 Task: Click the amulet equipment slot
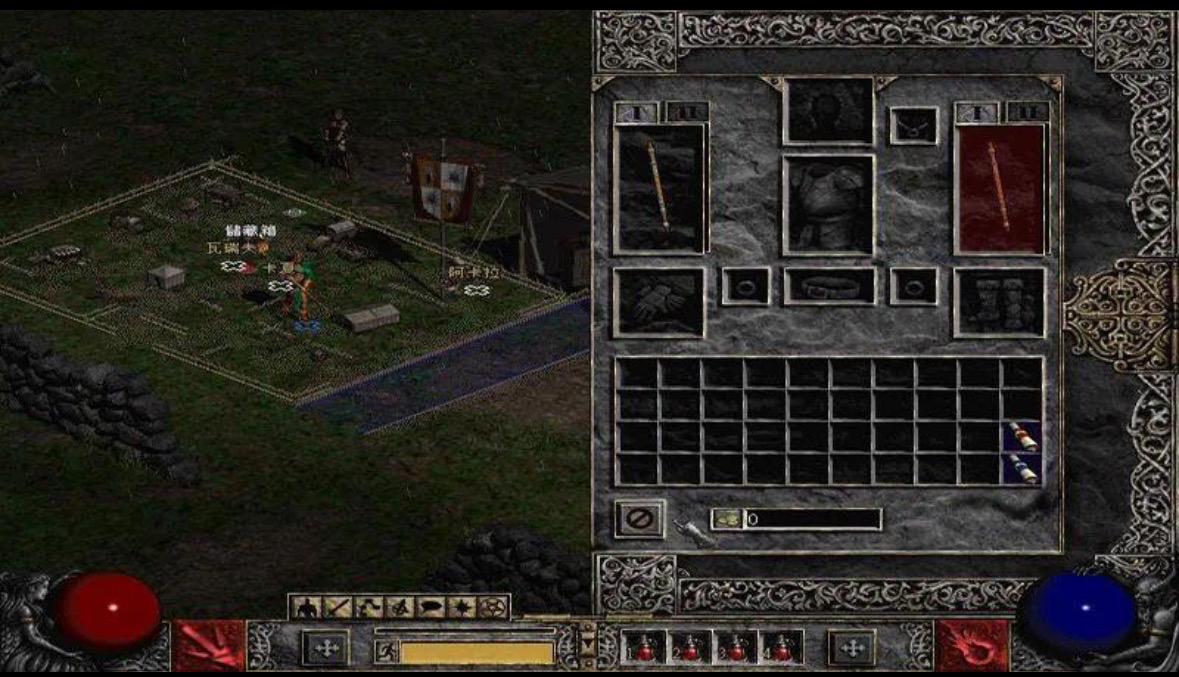(x=914, y=125)
